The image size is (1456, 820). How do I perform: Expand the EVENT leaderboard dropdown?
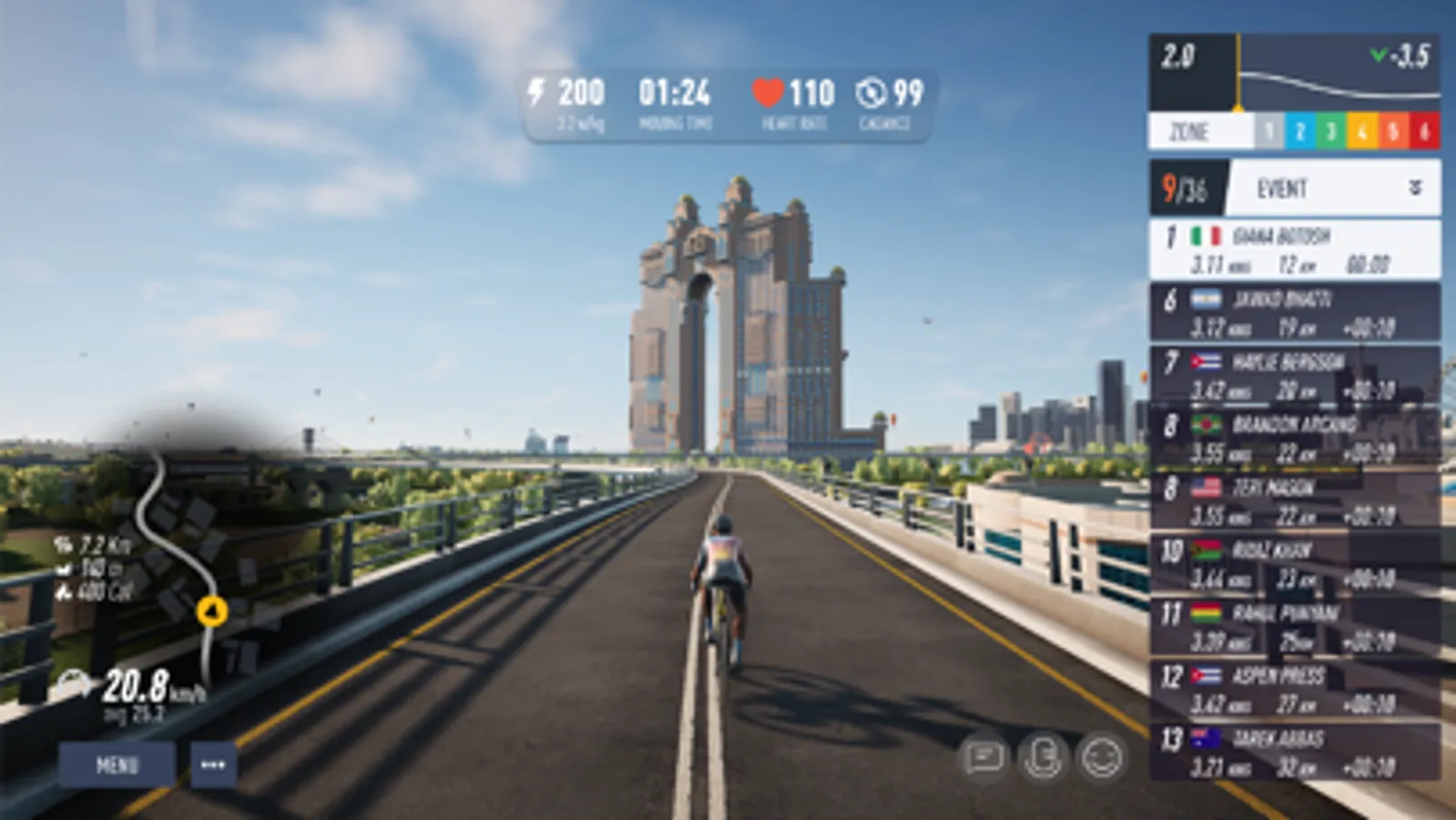(x=1414, y=188)
